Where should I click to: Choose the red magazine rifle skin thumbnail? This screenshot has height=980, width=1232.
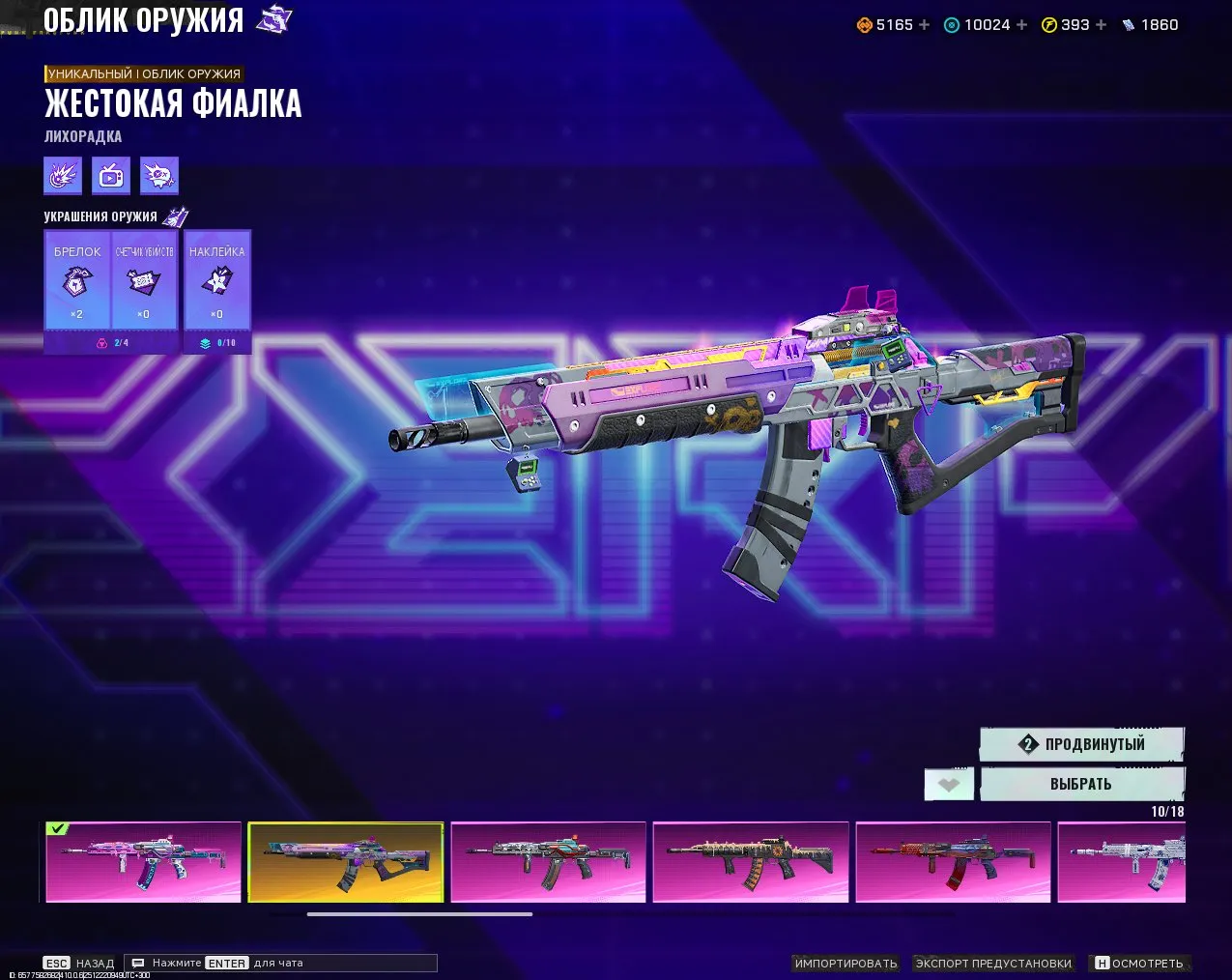[953, 861]
